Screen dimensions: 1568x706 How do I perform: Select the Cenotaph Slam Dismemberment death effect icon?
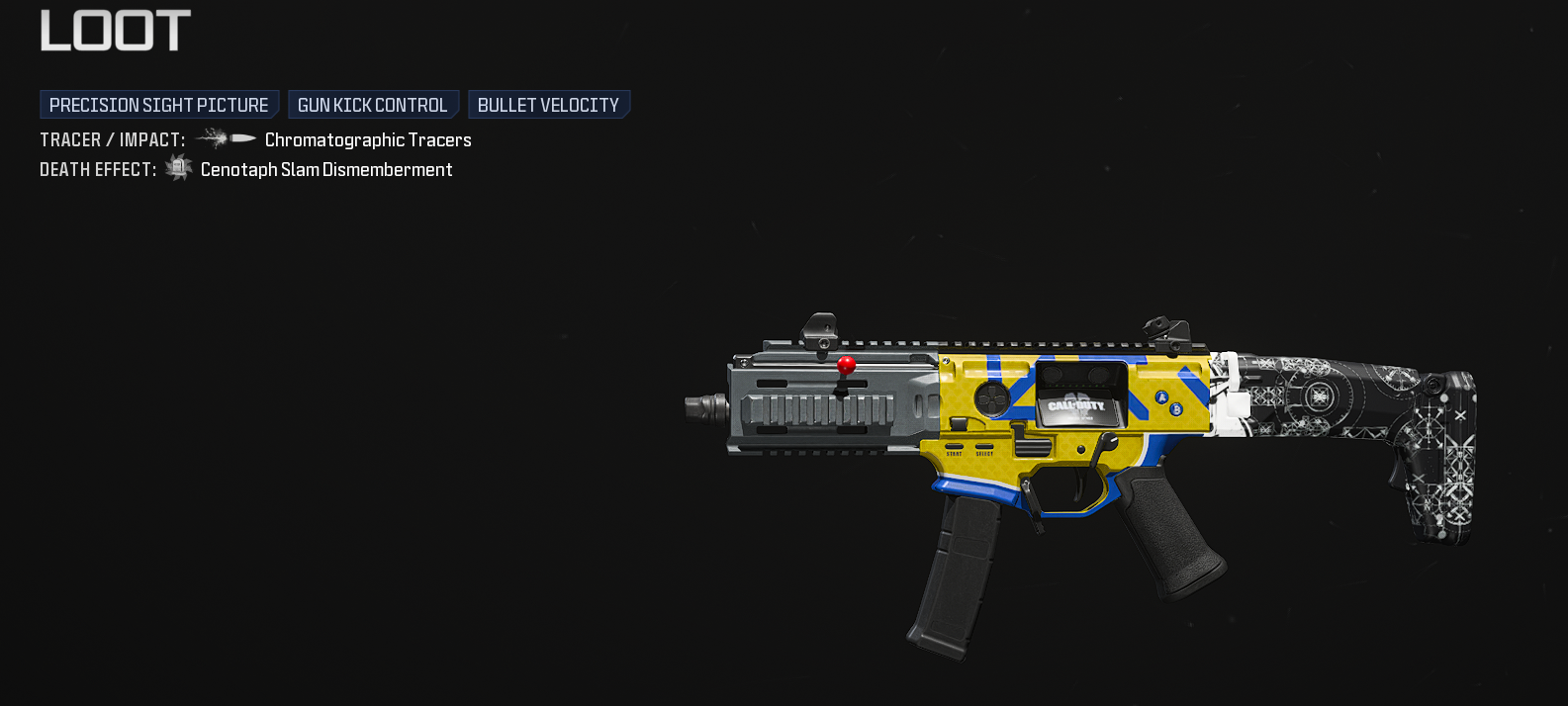(x=178, y=168)
